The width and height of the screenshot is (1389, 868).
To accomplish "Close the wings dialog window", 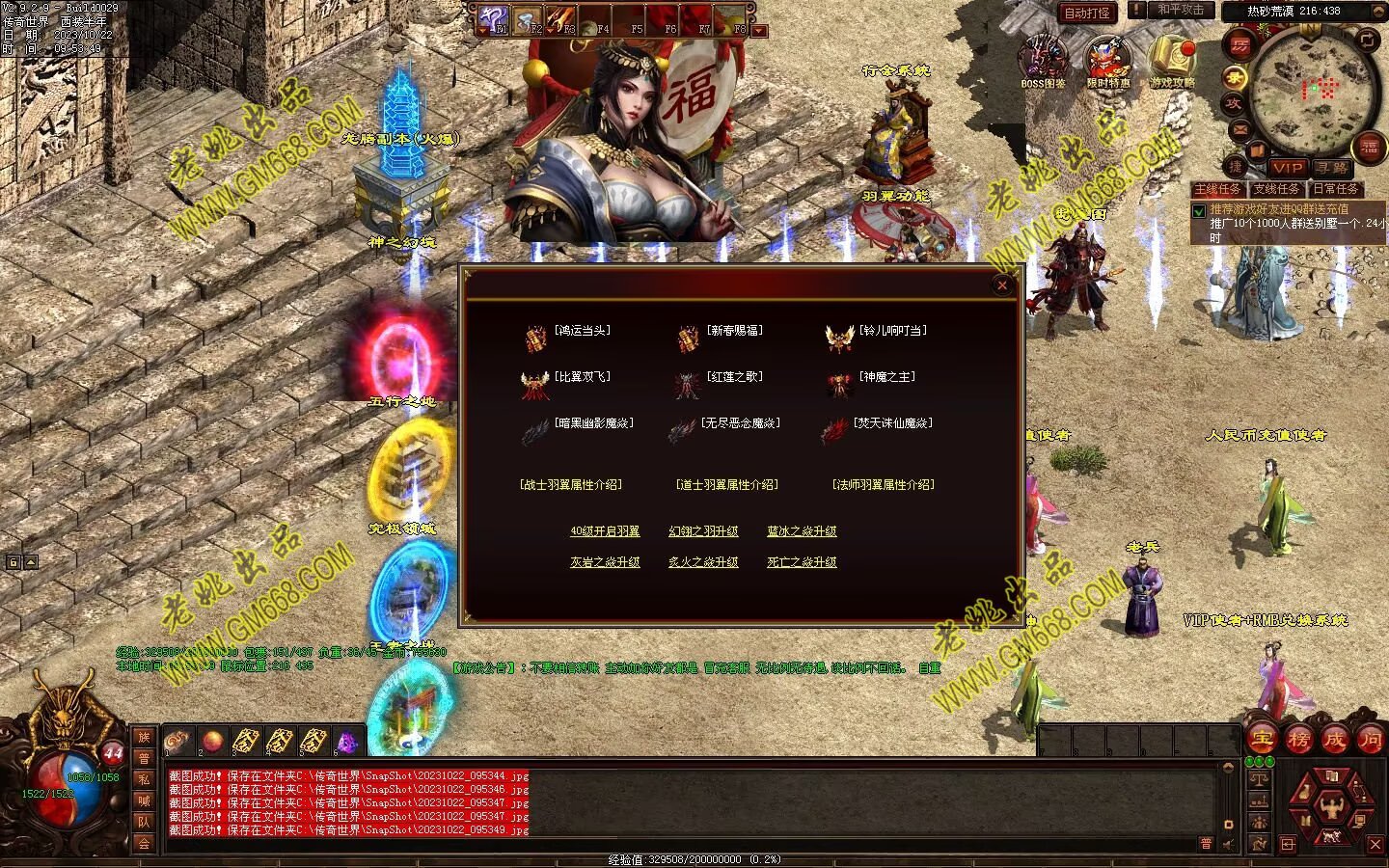I will (1002, 285).
